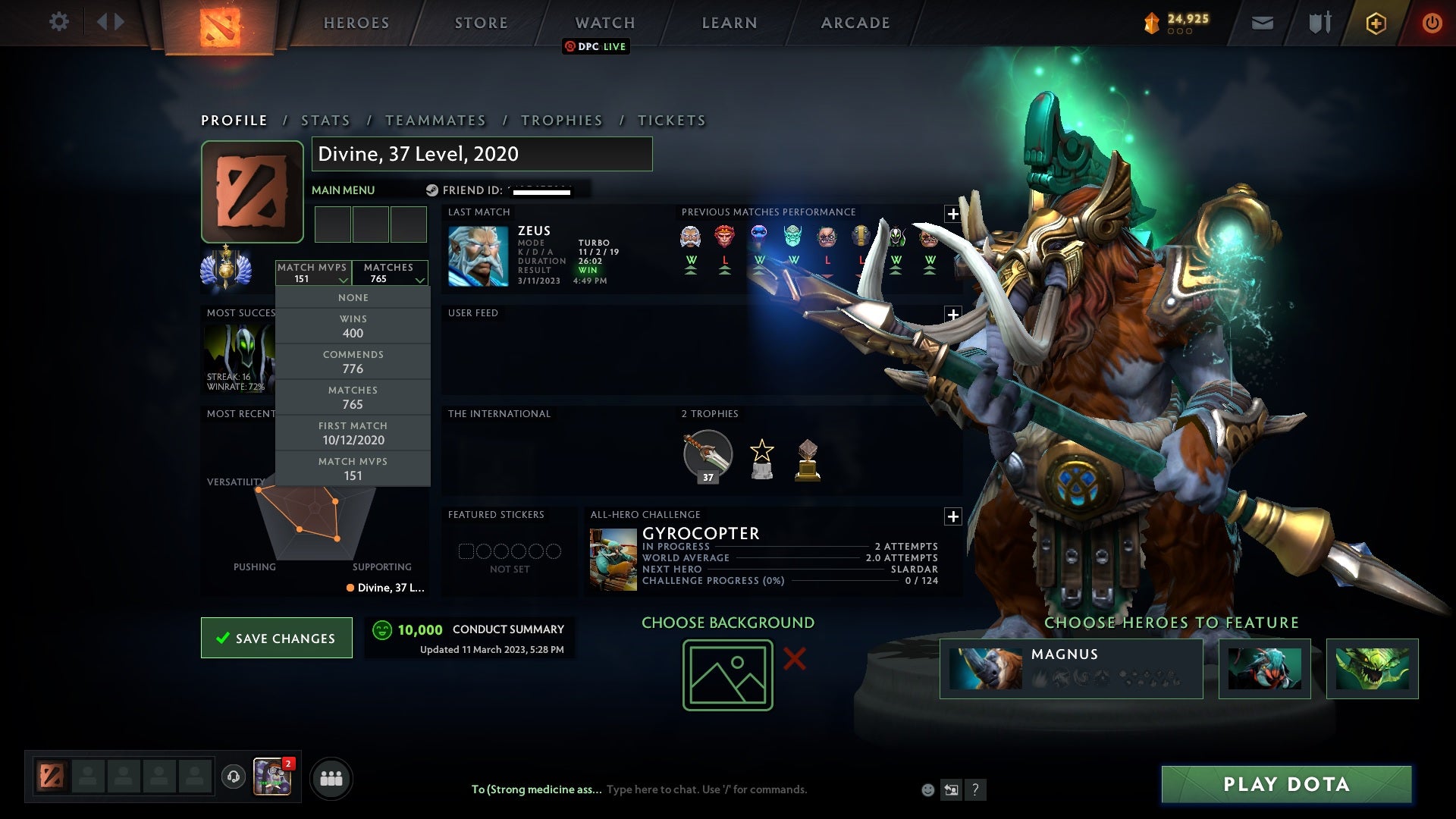
Task: Click the screenshot share icon near chat
Action: pyautogui.click(x=951, y=789)
